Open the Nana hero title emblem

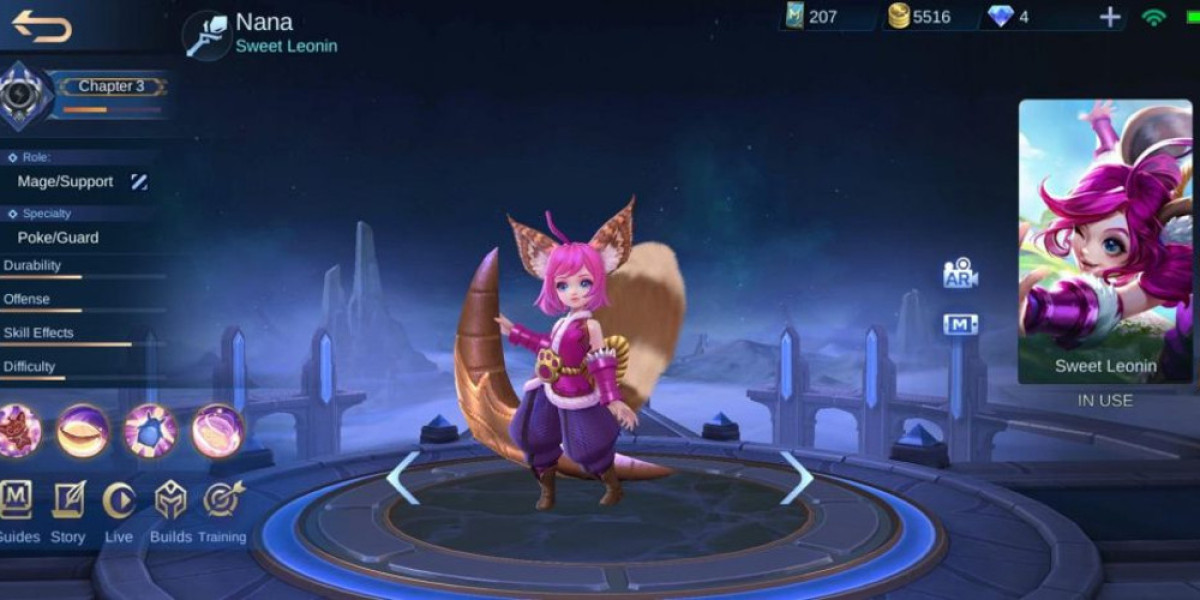207,35
